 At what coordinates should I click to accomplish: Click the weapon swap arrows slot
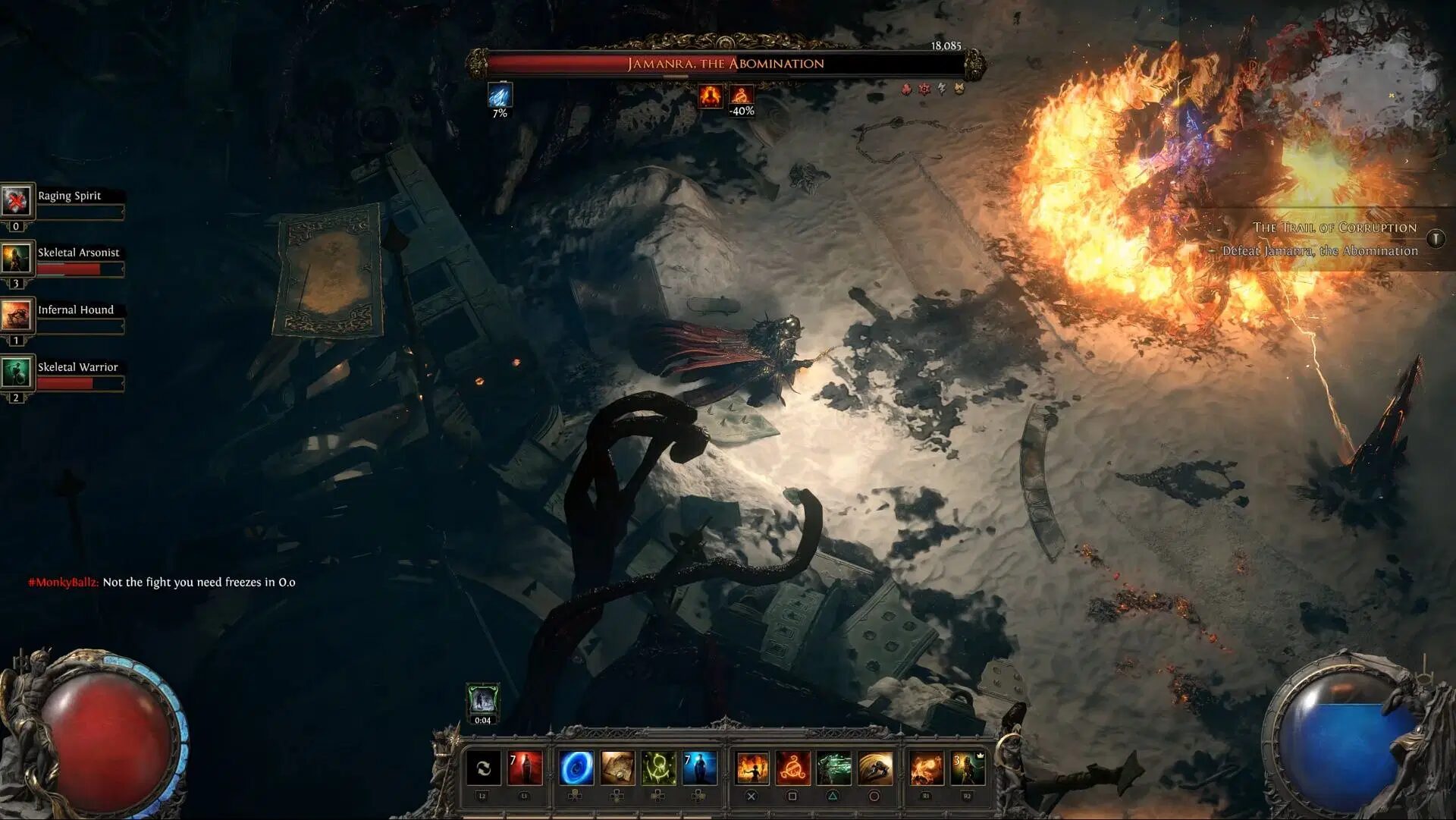click(x=483, y=768)
